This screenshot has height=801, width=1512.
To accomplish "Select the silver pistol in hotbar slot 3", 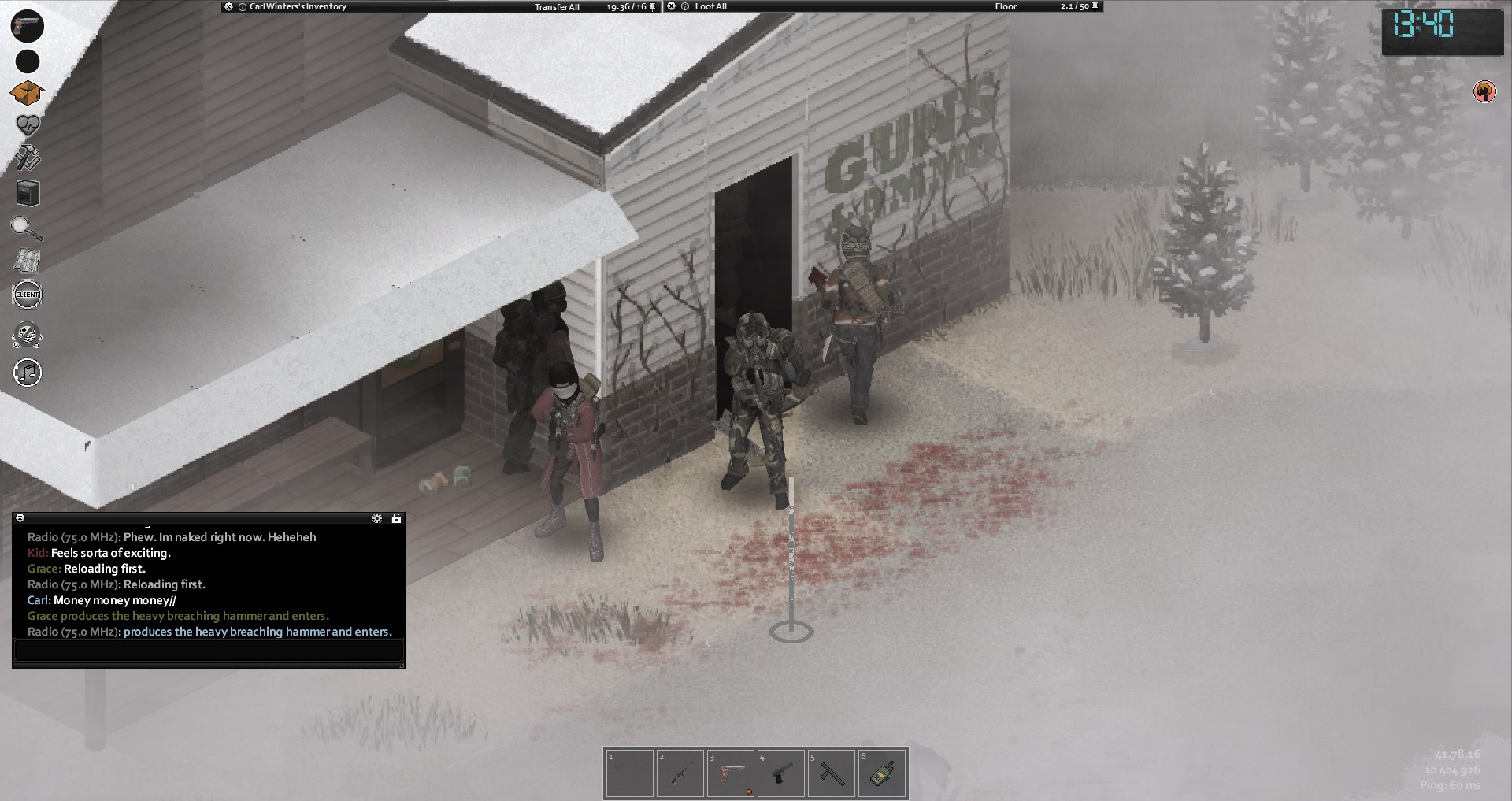I will pyautogui.click(x=730, y=773).
